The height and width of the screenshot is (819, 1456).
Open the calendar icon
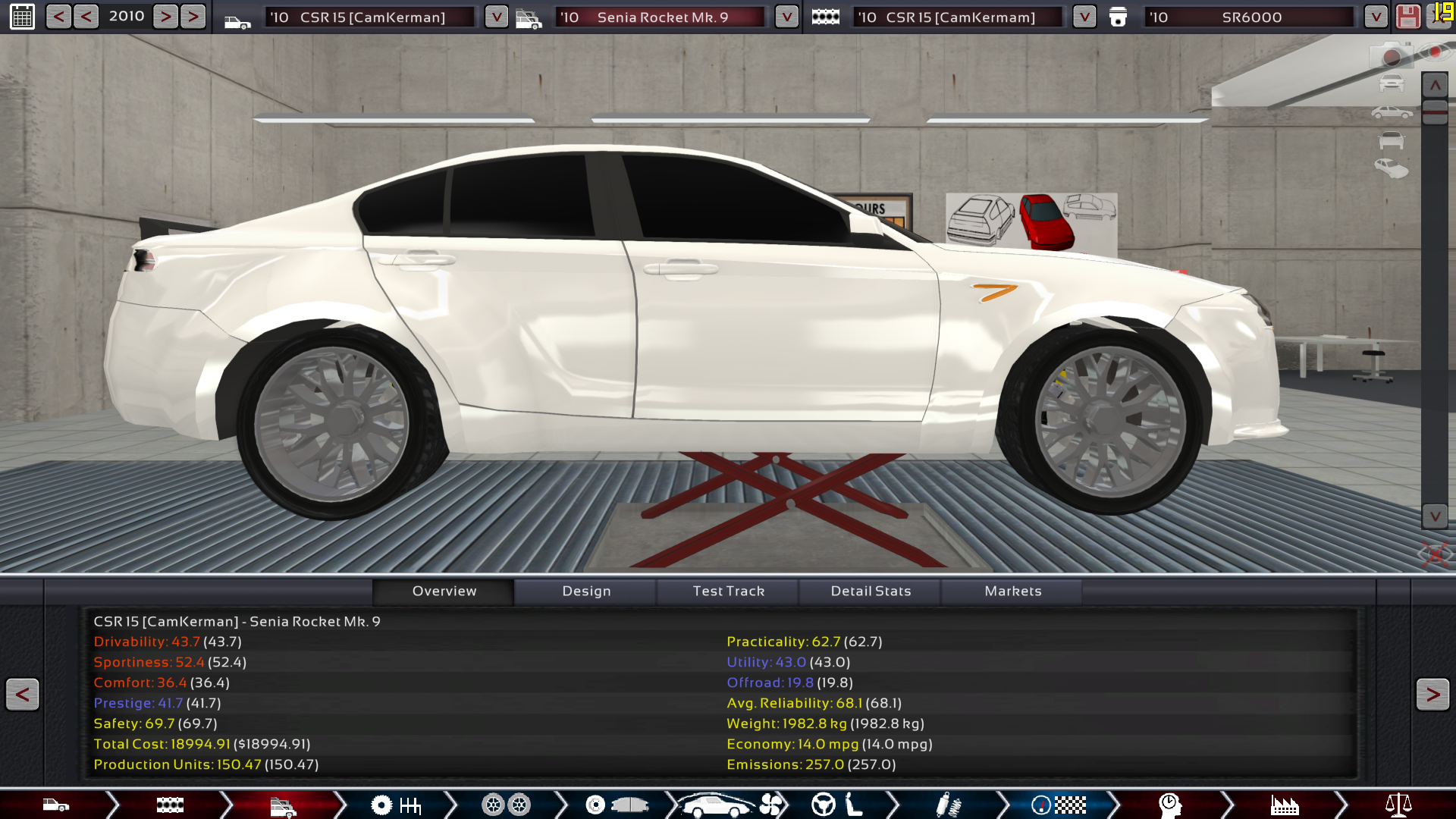coord(22,17)
